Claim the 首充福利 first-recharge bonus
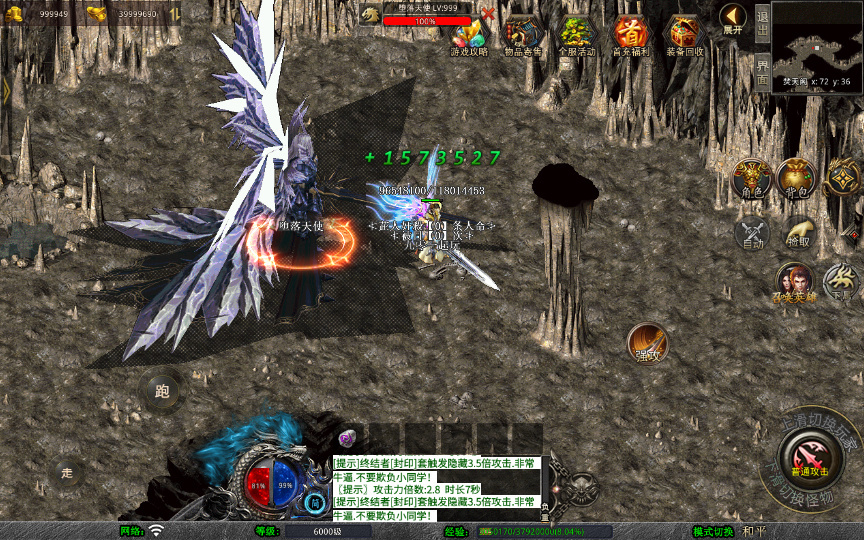The height and width of the screenshot is (540, 864). (x=630, y=35)
